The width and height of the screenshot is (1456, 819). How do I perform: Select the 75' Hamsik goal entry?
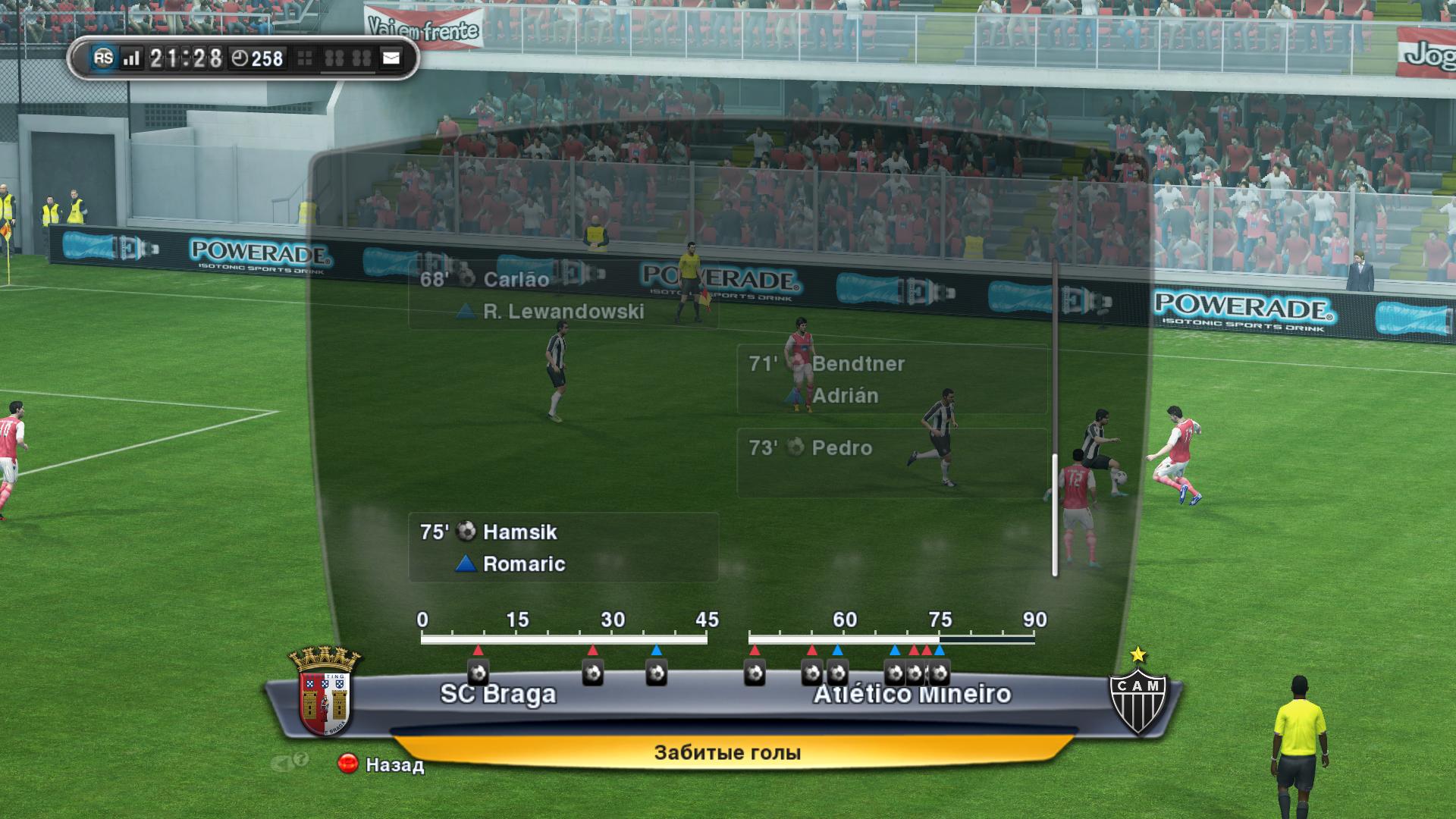(563, 547)
